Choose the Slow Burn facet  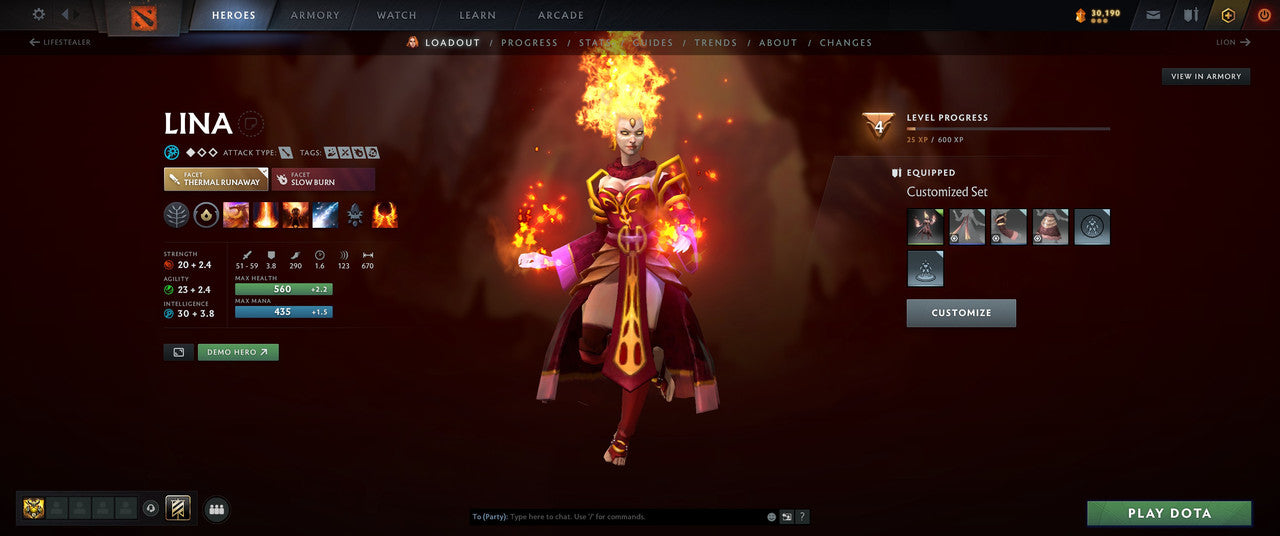click(x=322, y=179)
